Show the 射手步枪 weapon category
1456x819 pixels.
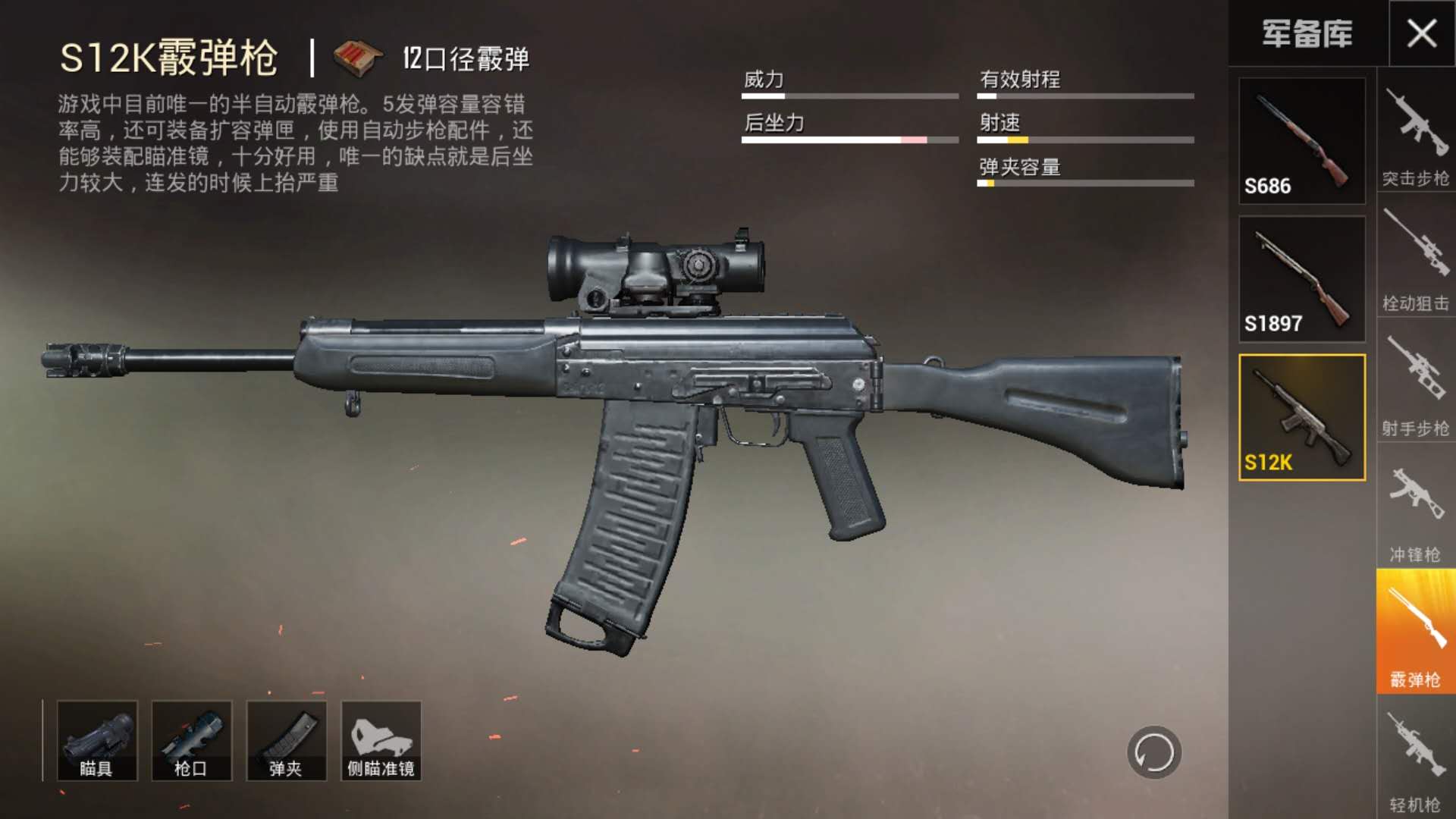(1416, 385)
